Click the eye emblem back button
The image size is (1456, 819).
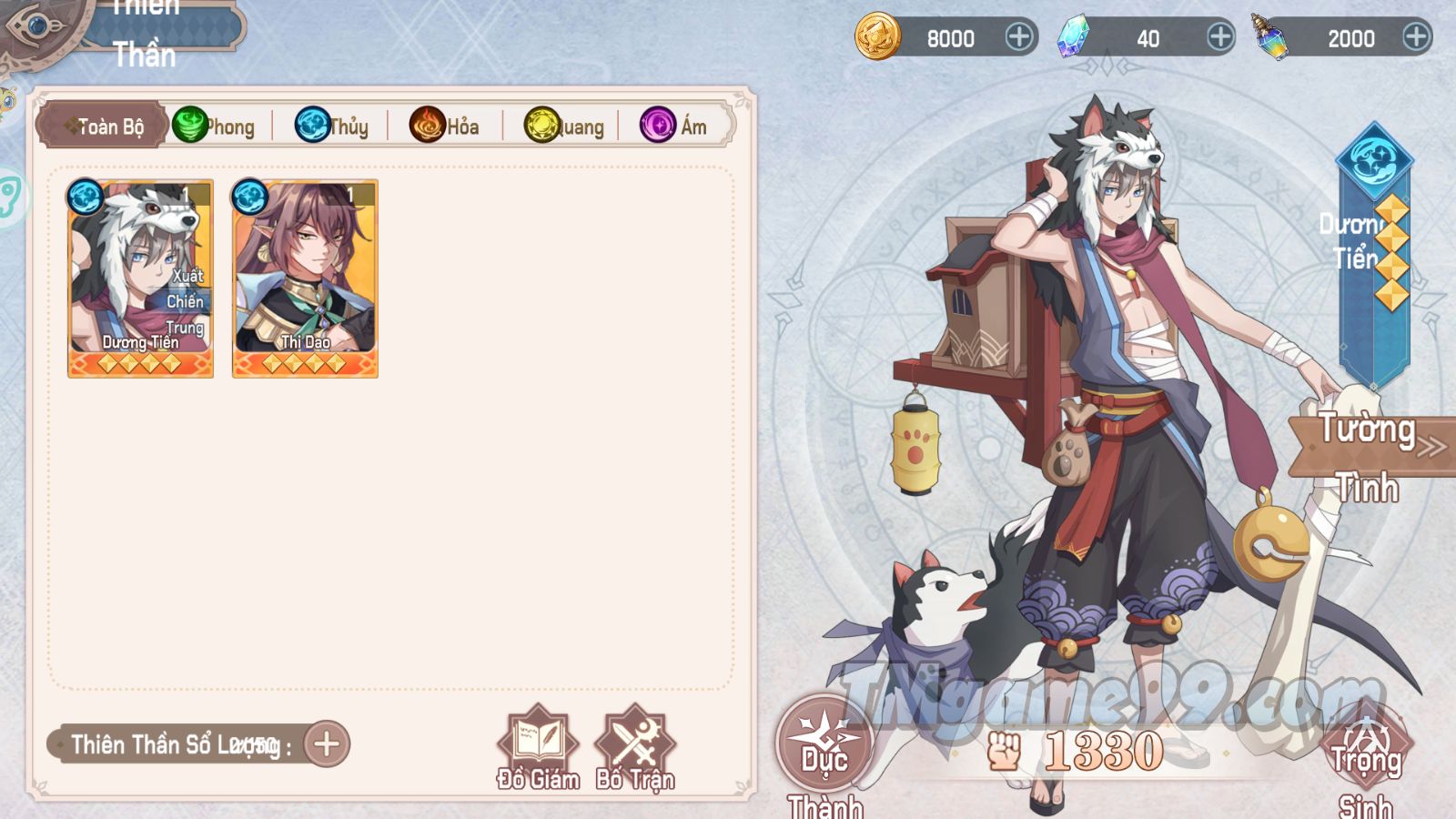(36, 25)
